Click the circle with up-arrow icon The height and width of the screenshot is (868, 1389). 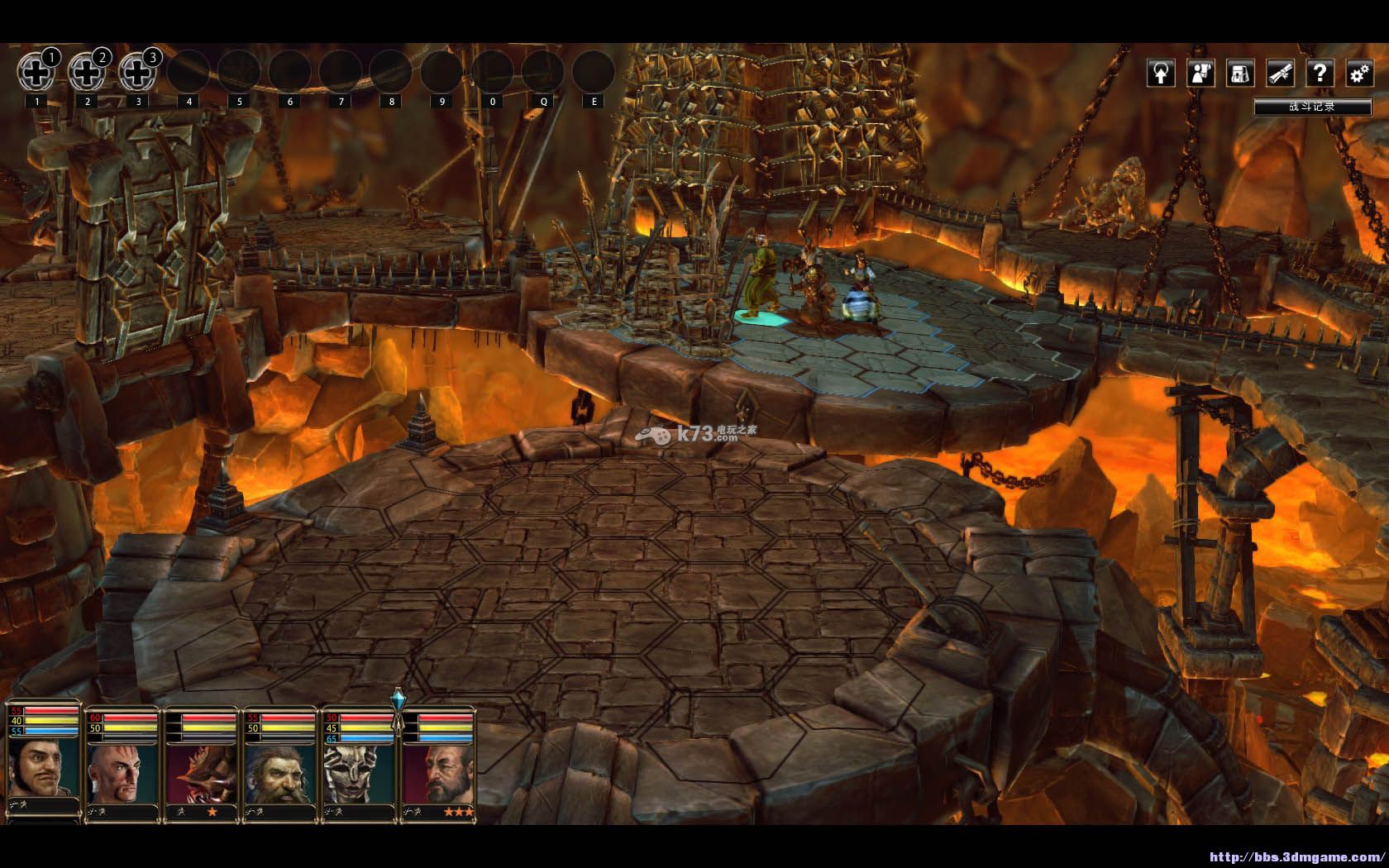(x=1162, y=74)
